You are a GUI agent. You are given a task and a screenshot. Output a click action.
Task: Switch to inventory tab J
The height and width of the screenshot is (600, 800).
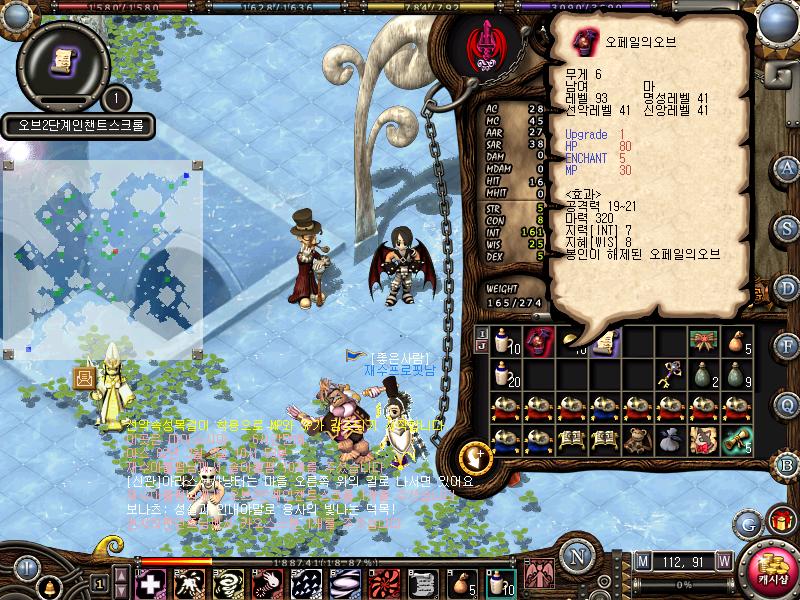[x=481, y=348]
